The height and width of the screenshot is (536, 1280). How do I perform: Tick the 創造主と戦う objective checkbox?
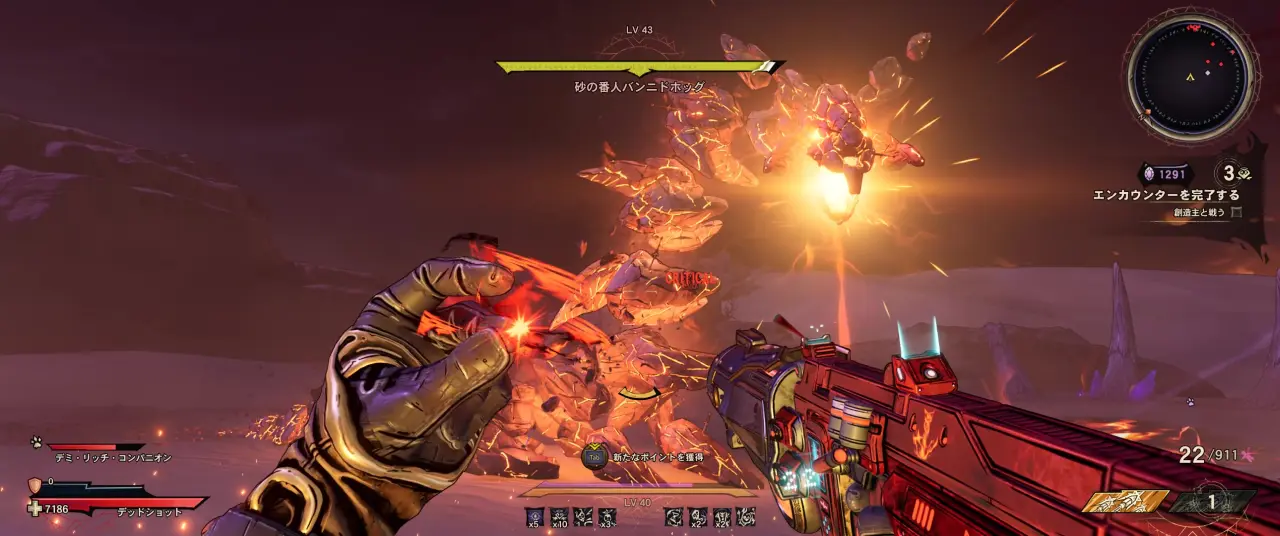pos(1237,212)
